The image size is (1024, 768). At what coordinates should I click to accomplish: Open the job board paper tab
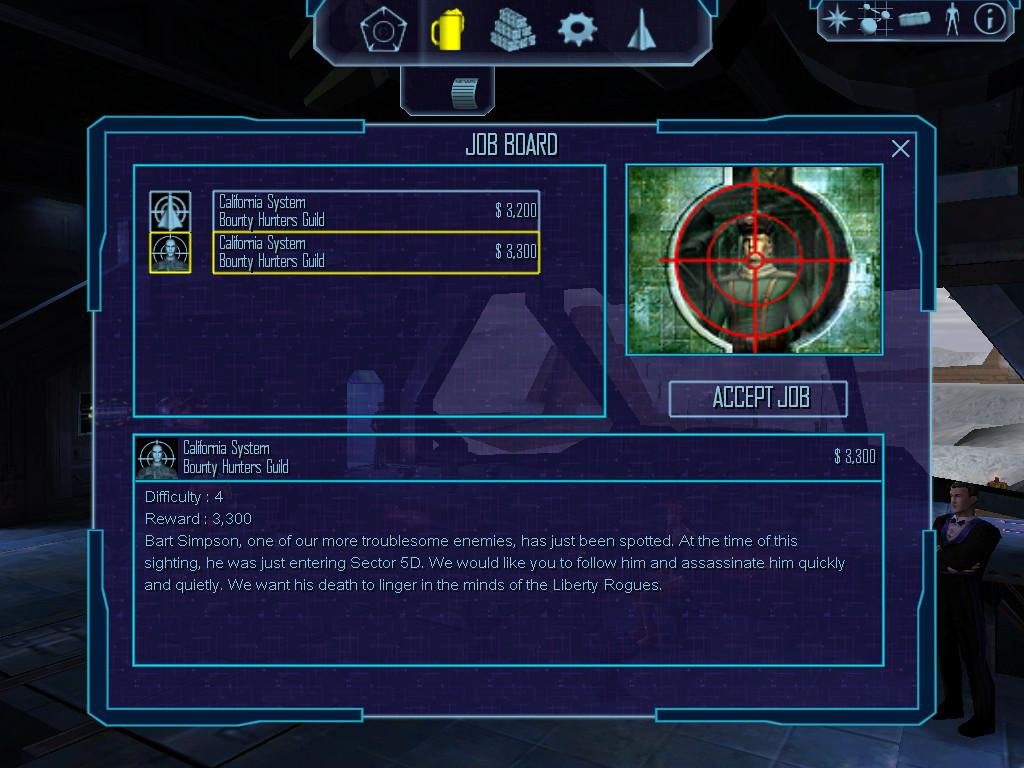click(x=465, y=92)
